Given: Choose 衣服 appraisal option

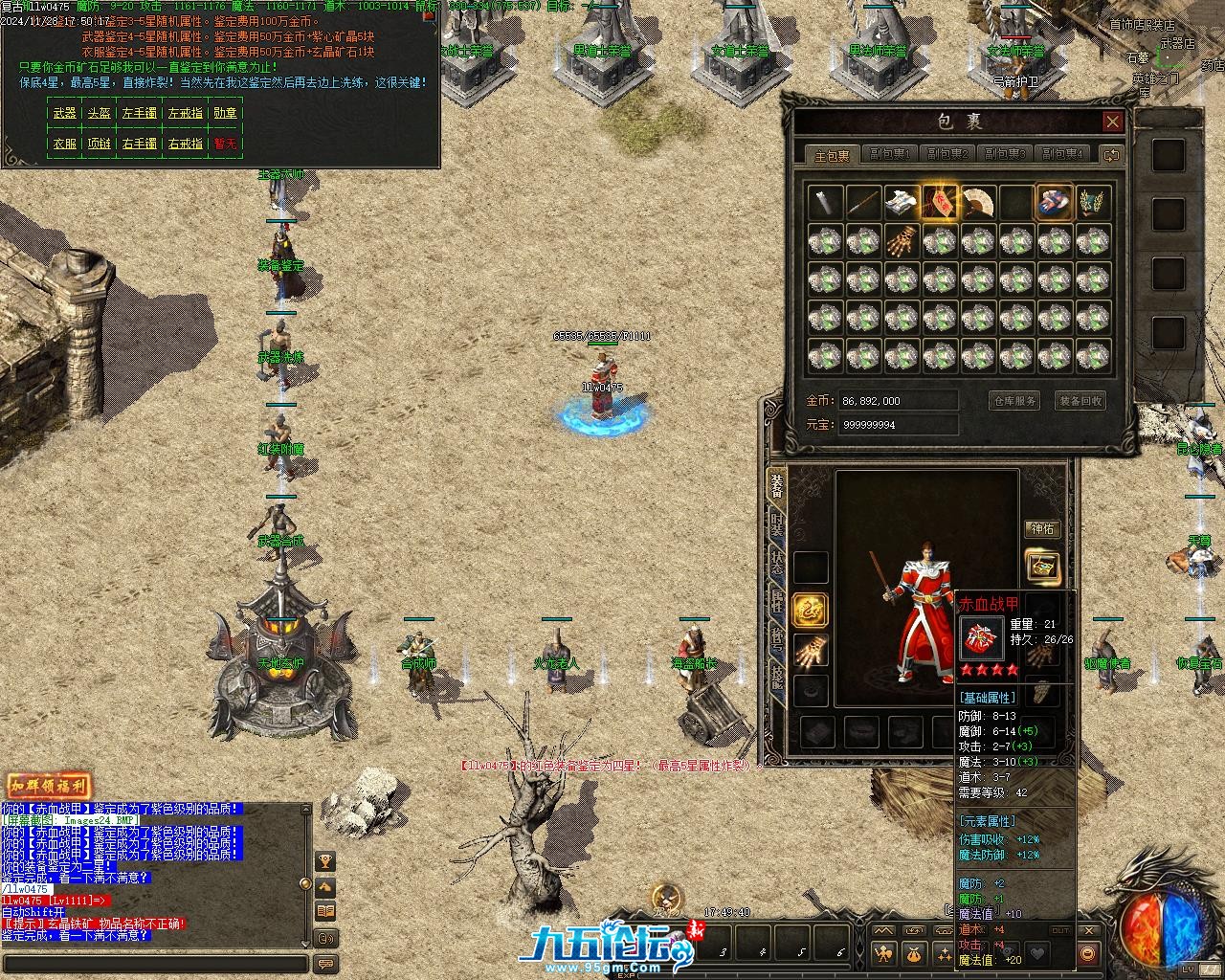Looking at the screenshot, I should [x=65, y=144].
